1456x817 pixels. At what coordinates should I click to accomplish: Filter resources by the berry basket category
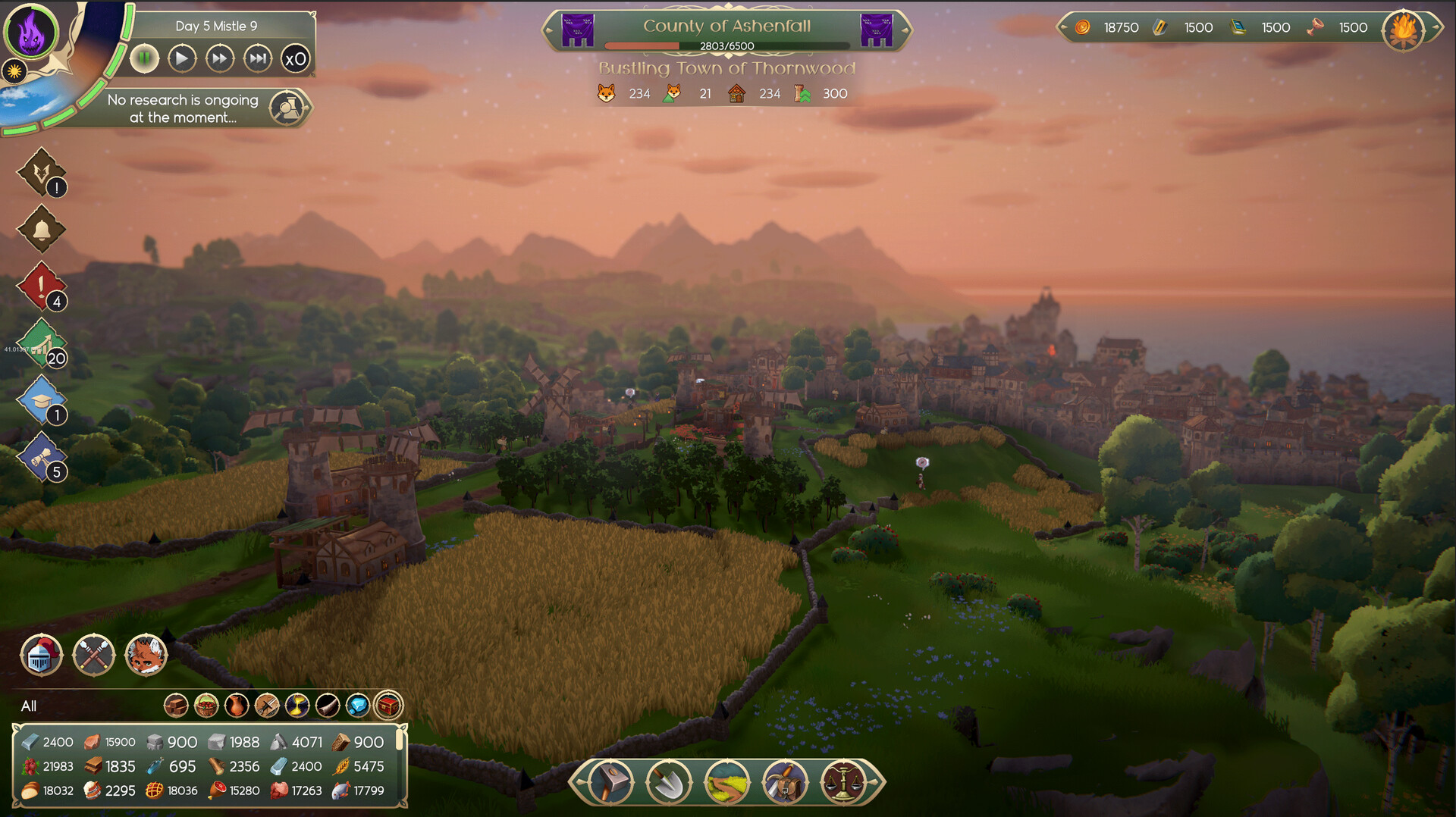pyautogui.click(x=206, y=706)
